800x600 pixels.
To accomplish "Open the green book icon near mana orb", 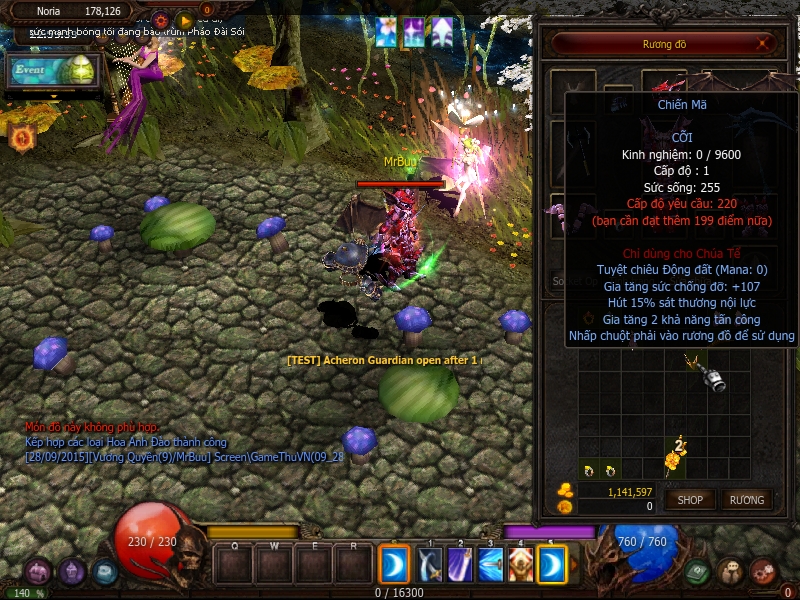I will click(699, 571).
